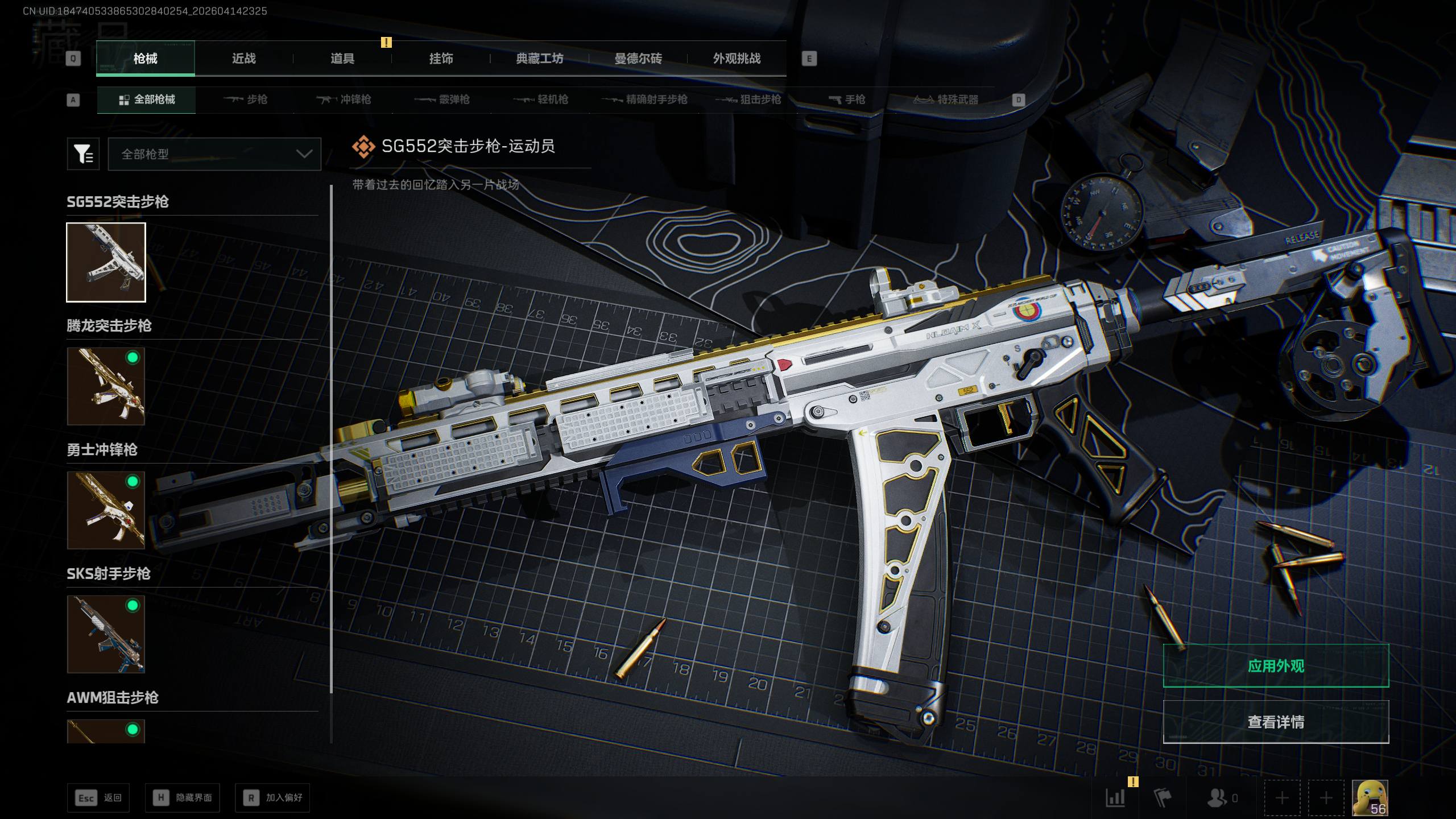Open the 道具 items tab

click(x=342, y=59)
